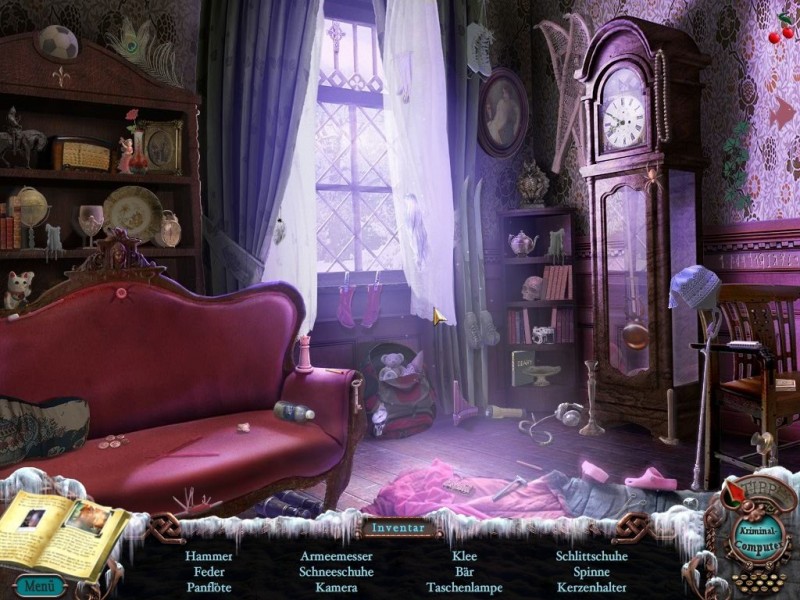Open the Menü button
Image resolution: width=800 pixels, height=600 pixels.
point(39,586)
